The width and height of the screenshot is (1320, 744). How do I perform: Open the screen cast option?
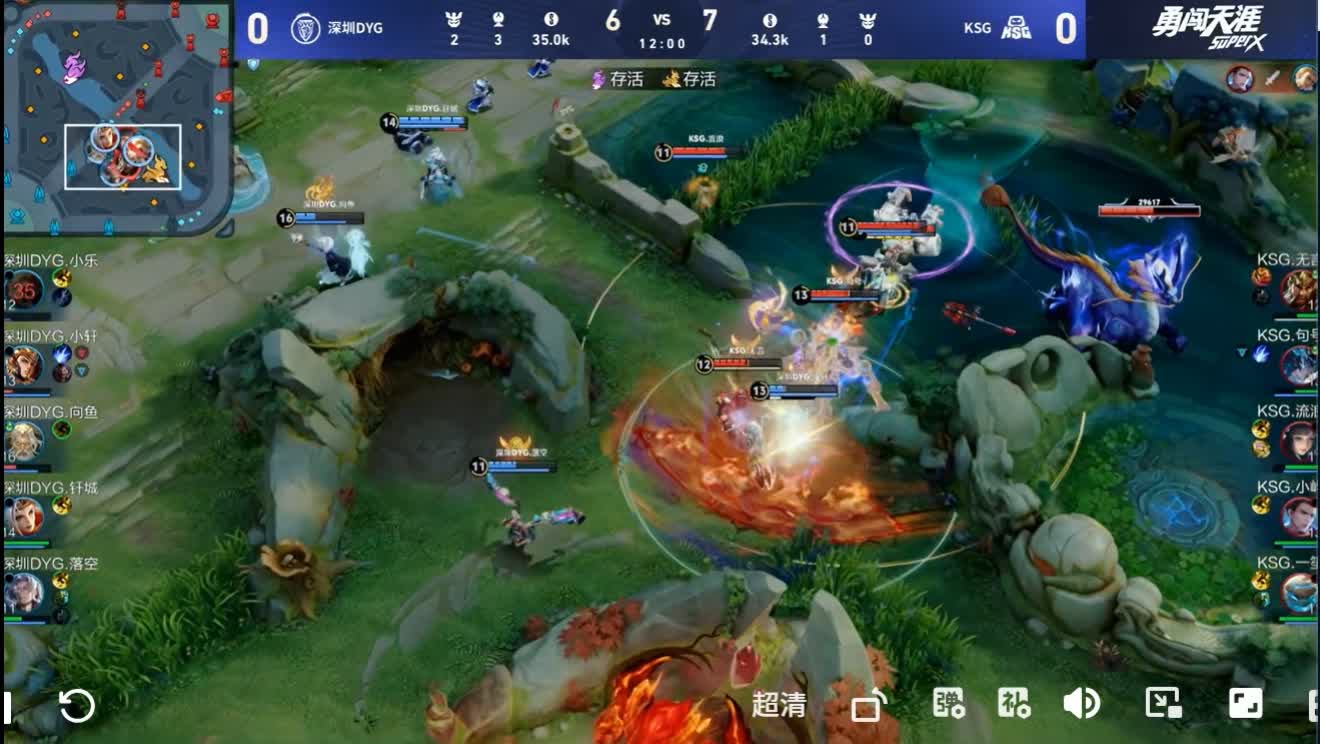[867, 706]
